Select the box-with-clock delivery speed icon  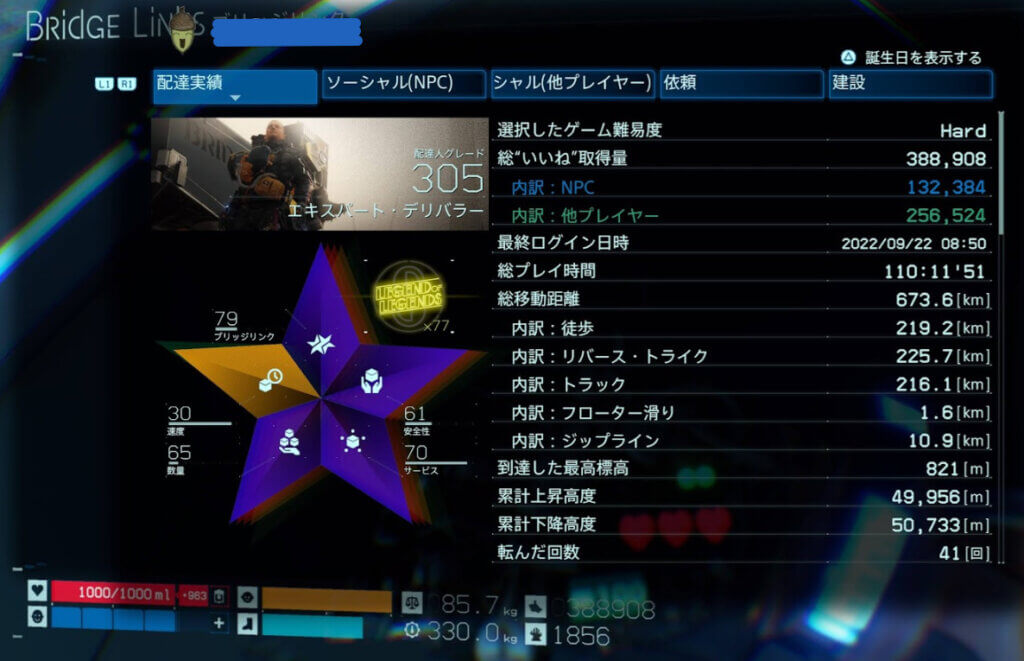271,380
